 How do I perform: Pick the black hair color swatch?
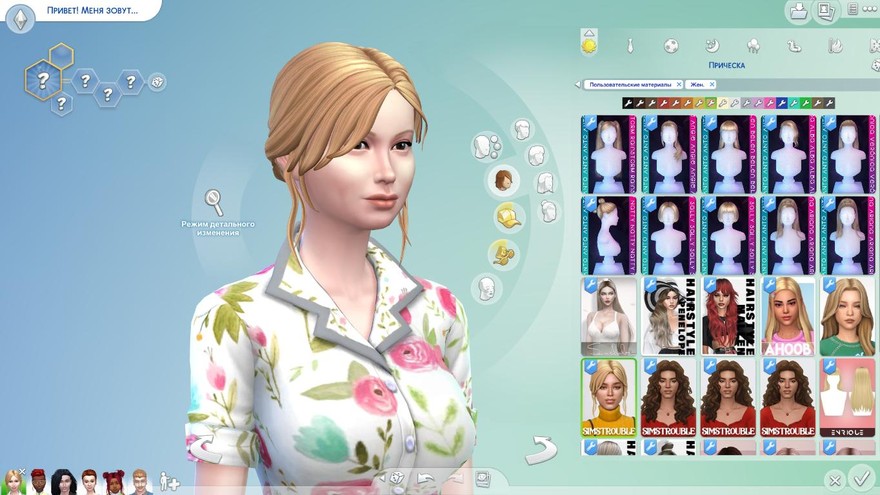tap(628, 103)
